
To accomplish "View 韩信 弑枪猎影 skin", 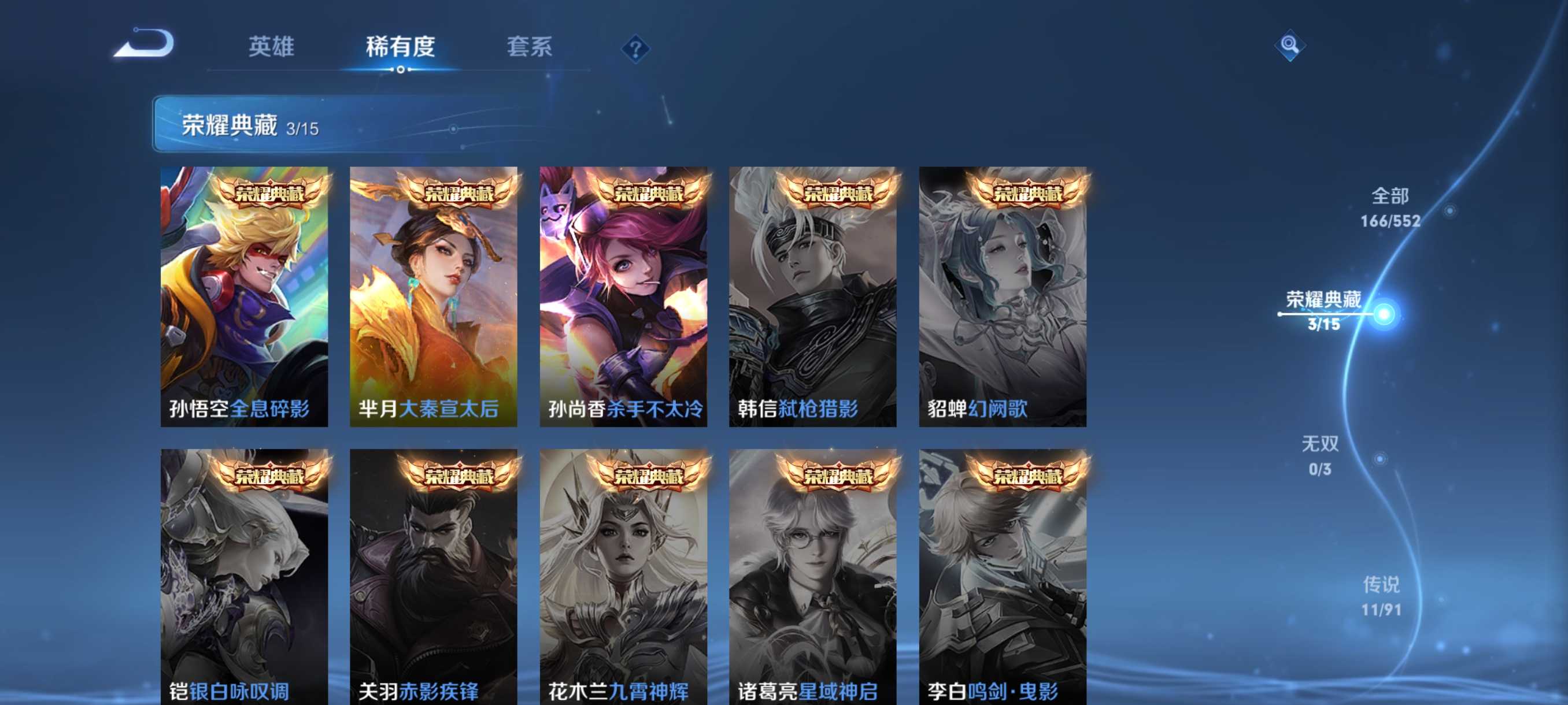I will pos(815,298).
